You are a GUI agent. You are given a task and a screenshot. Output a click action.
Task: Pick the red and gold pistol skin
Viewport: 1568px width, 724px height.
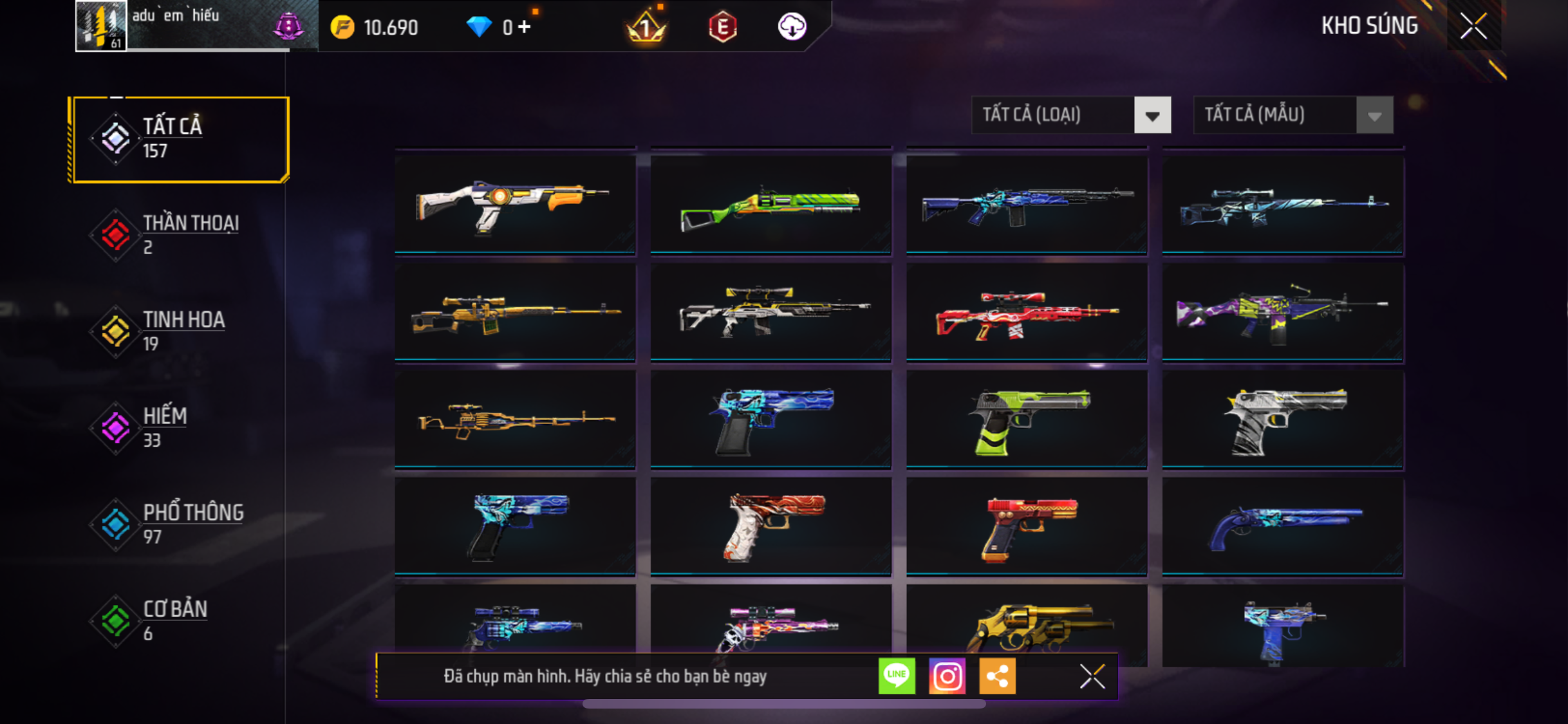coord(1027,526)
